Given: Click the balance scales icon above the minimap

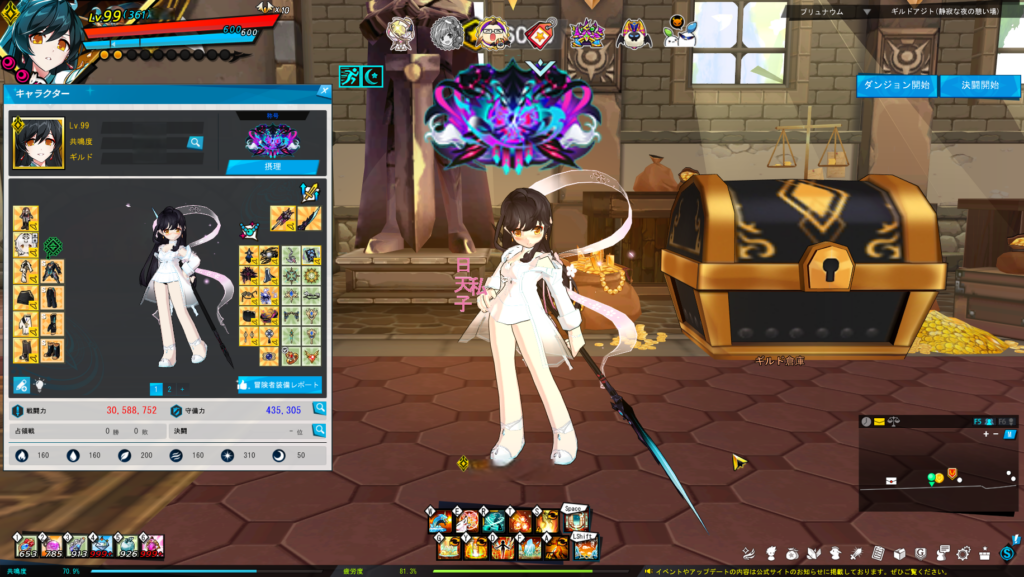Looking at the screenshot, I should pyautogui.click(x=893, y=422).
